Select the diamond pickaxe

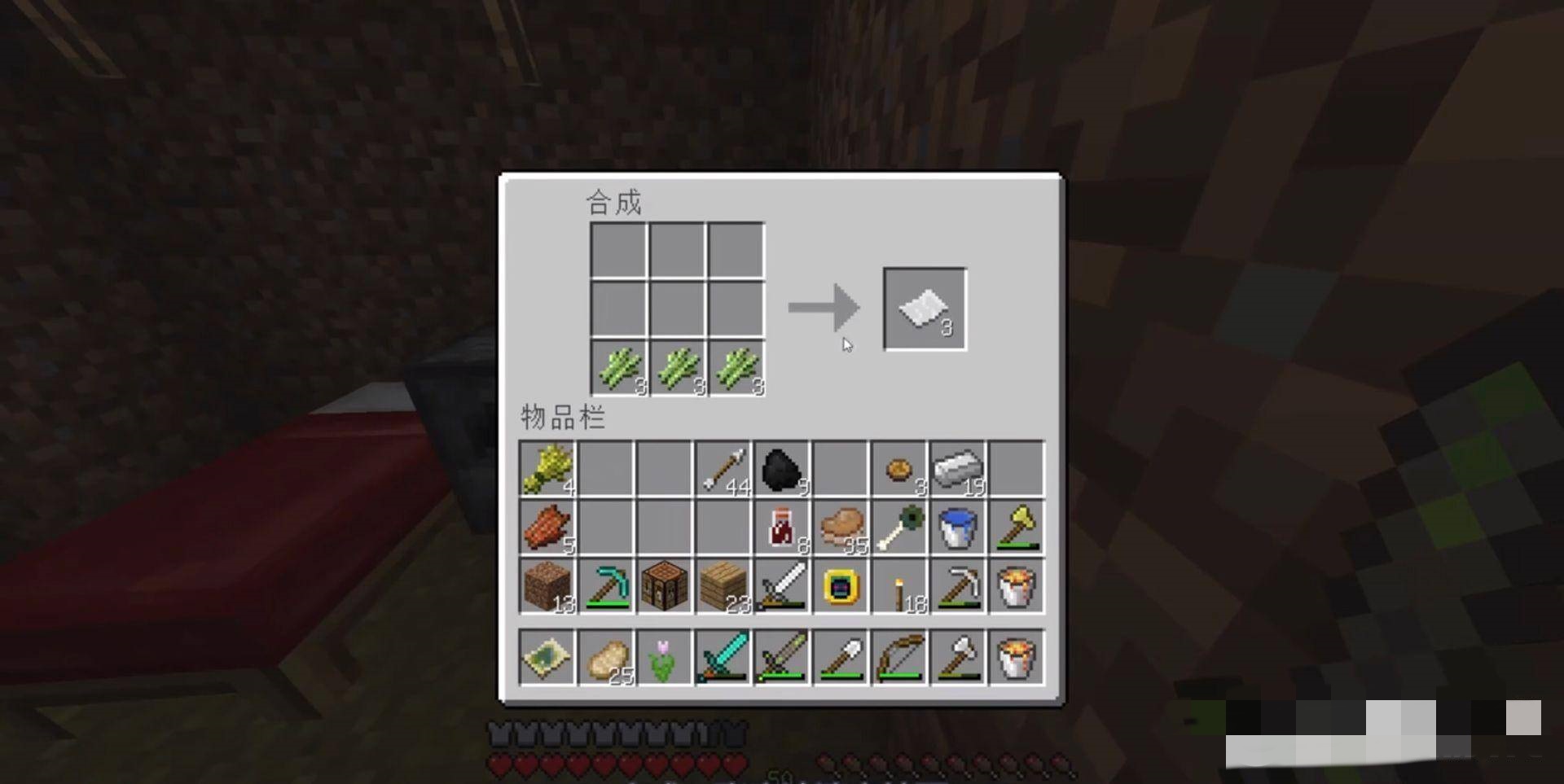(x=605, y=586)
